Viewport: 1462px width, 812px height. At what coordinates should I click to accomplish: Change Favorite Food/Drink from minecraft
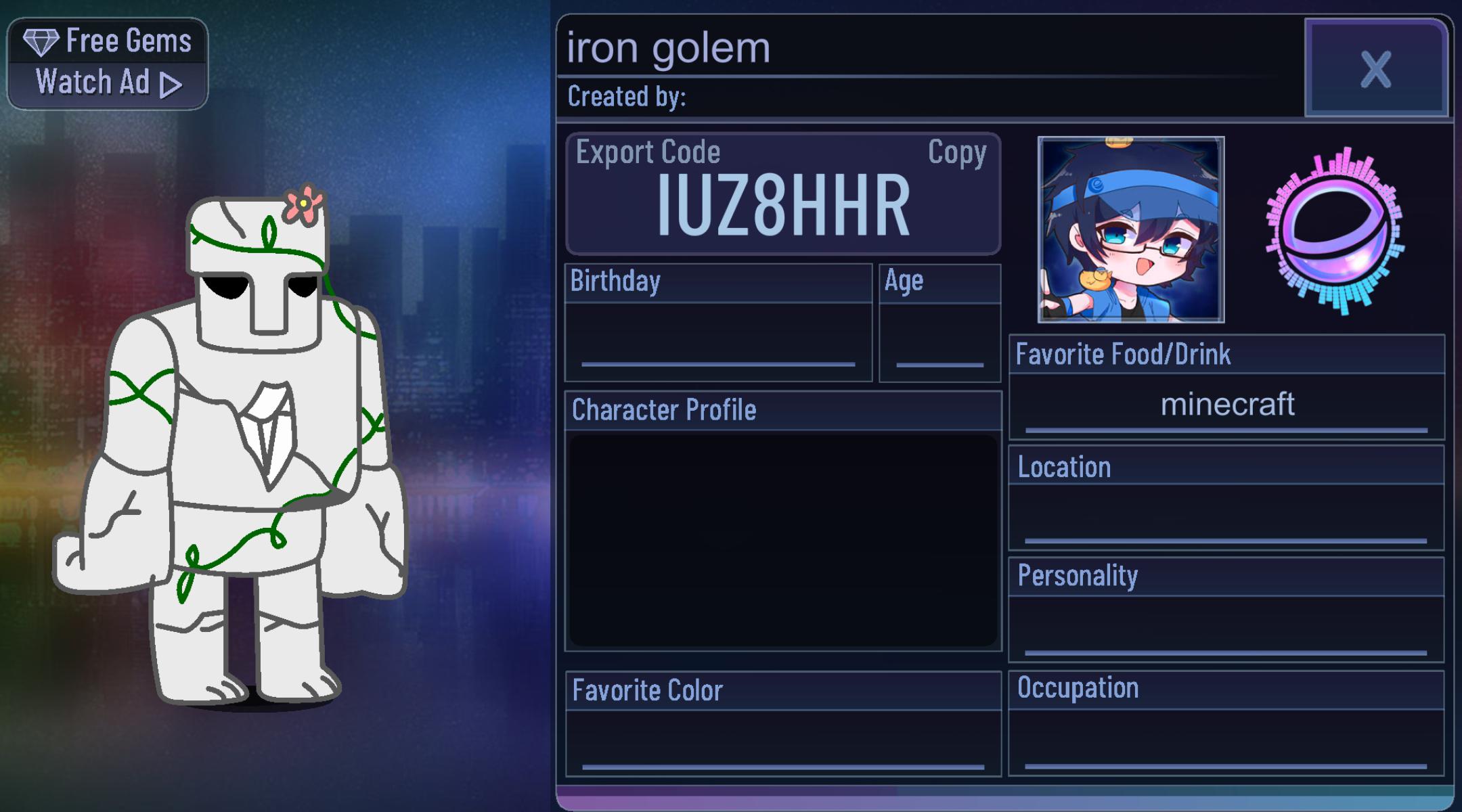(x=1226, y=404)
